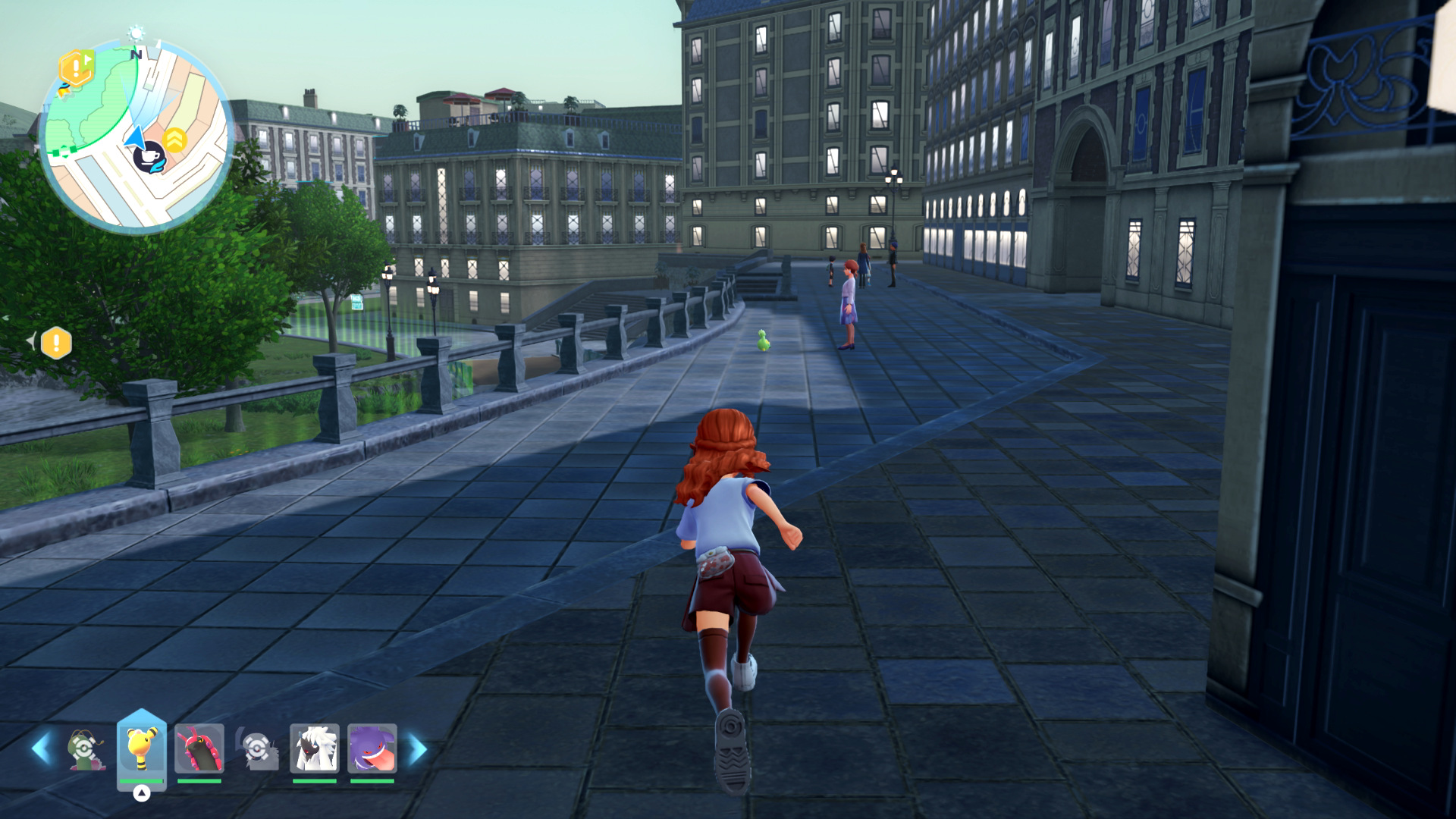1456x819 pixels.
Task: Choose the Scolipede party slot
Action: click(x=199, y=748)
